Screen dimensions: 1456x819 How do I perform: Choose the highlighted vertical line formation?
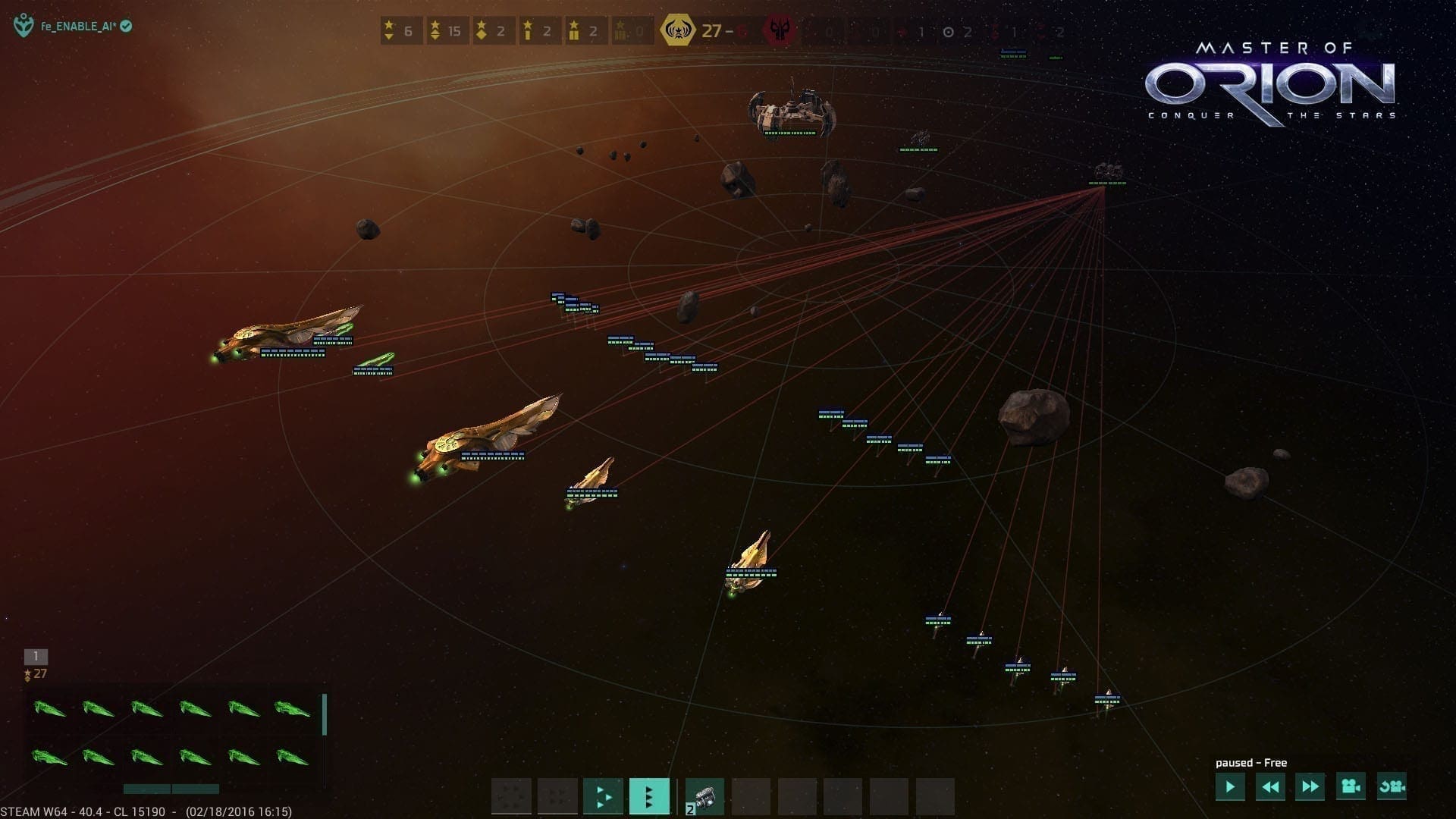(649, 796)
